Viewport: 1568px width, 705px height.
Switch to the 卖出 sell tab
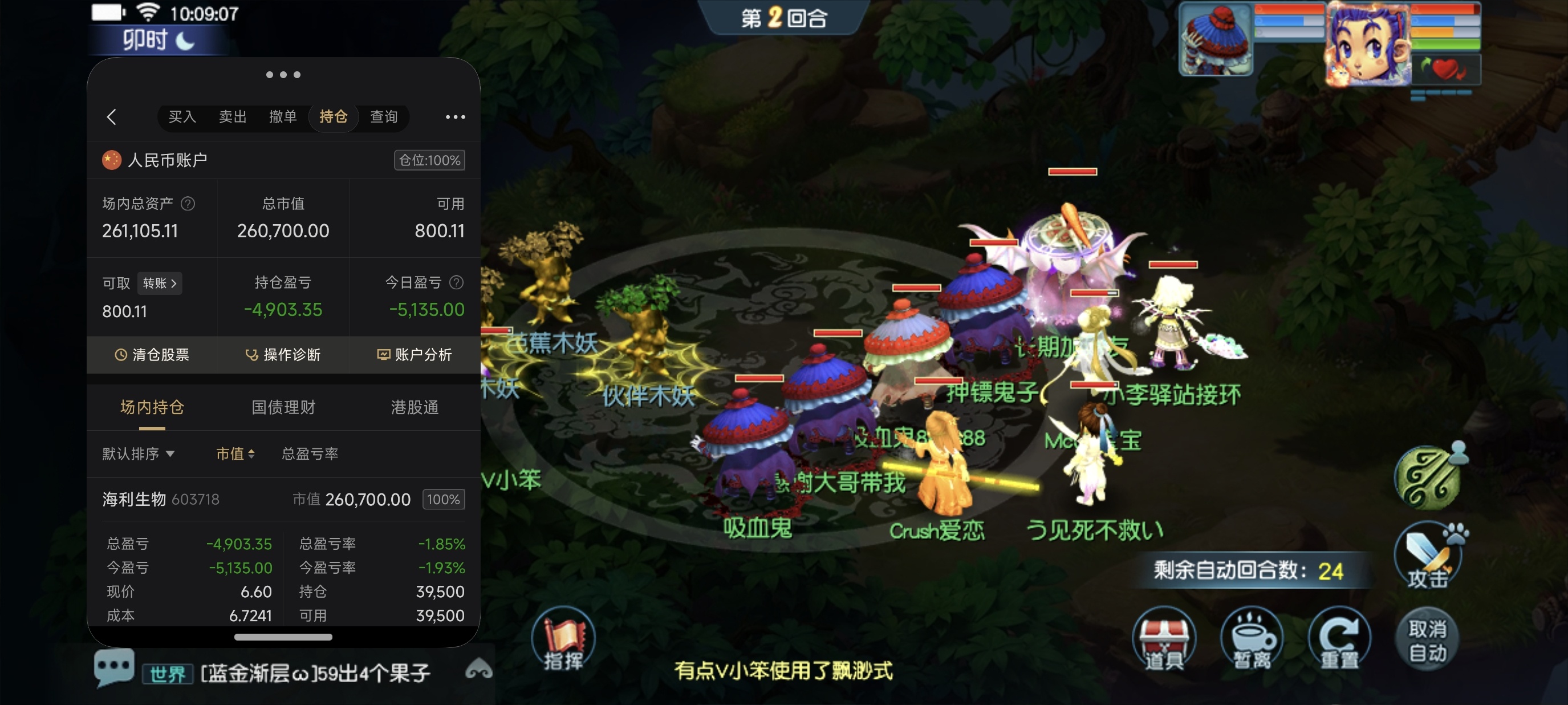pyautogui.click(x=233, y=116)
